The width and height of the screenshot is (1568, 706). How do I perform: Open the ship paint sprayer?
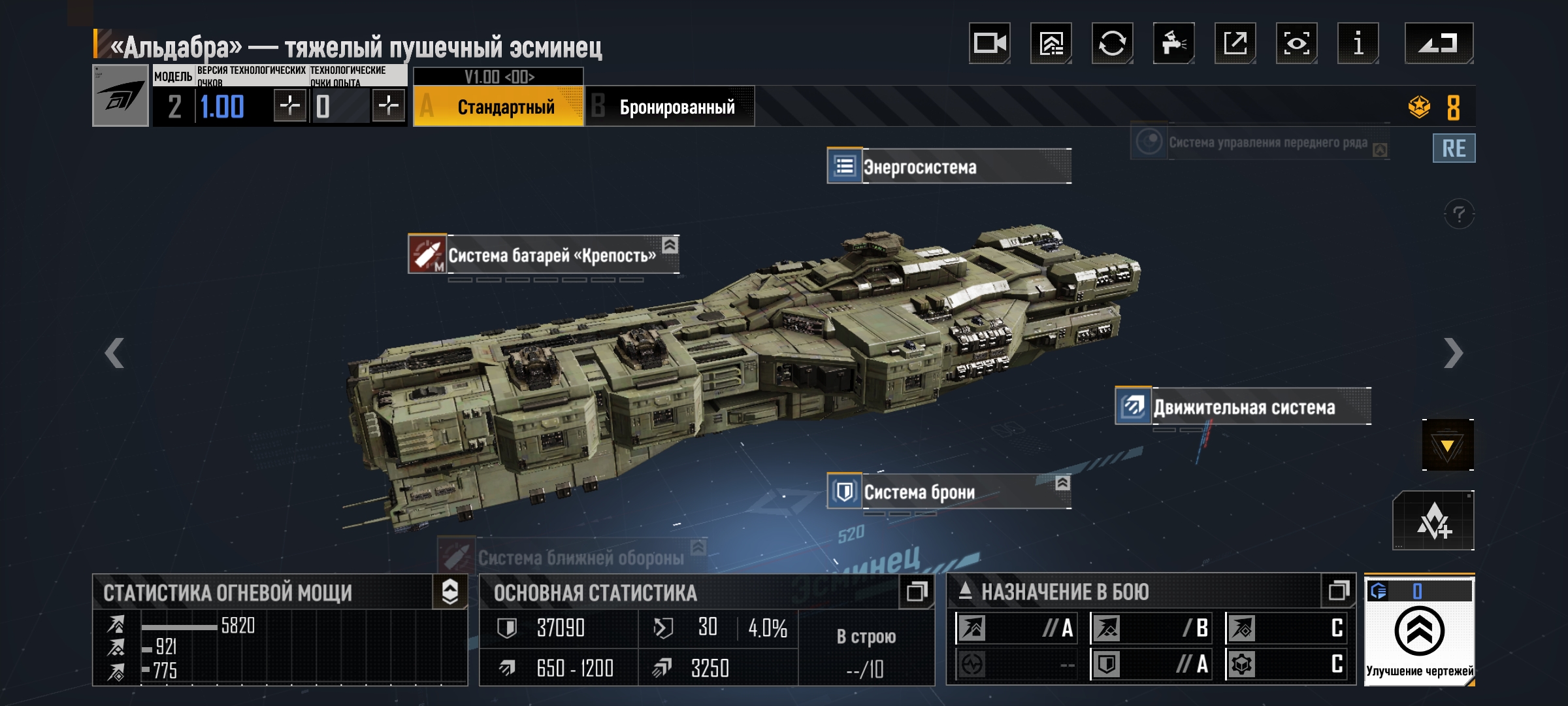tap(1173, 44)
